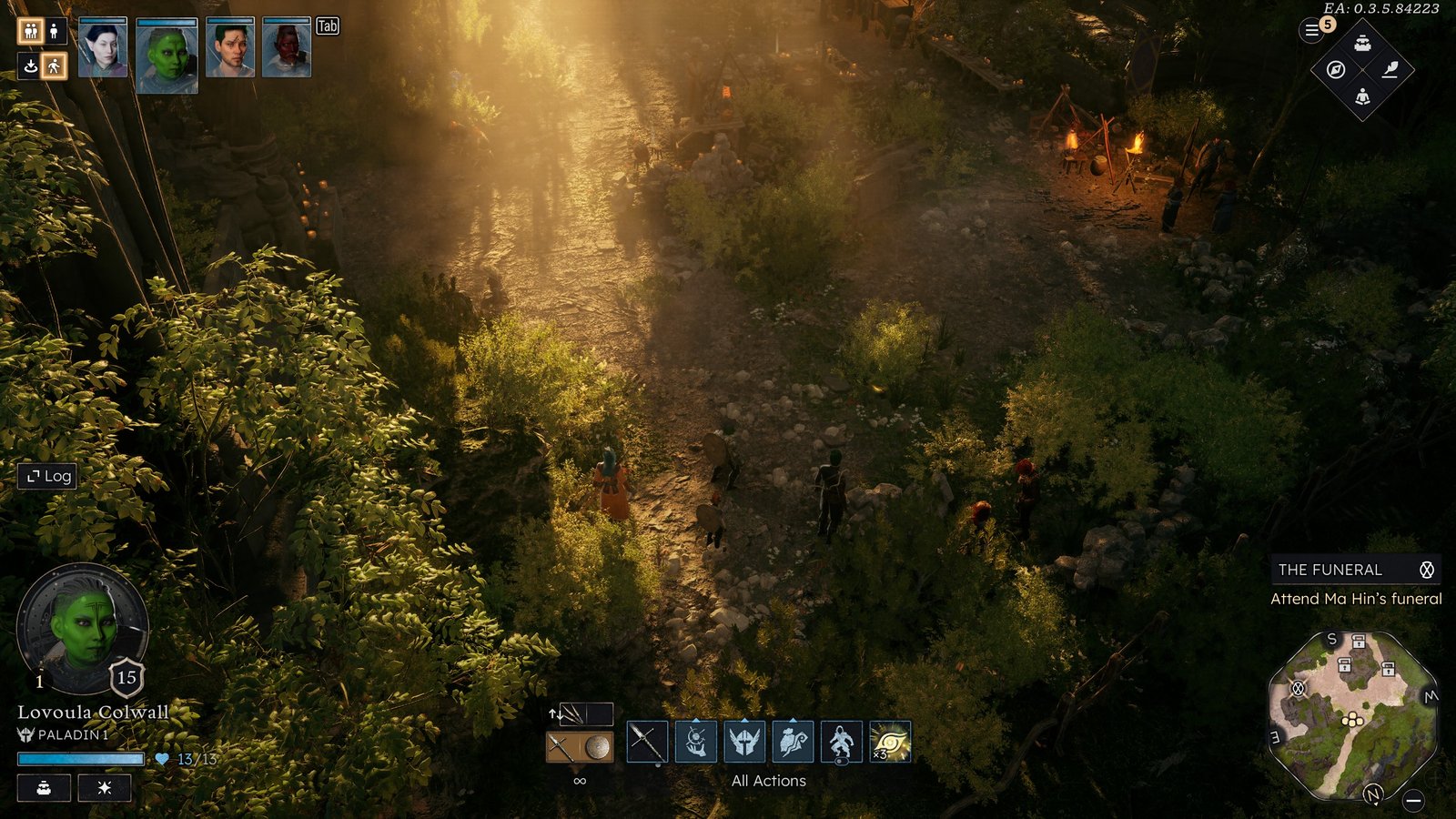Open the hamburger menu with 5 notifications
The width and height of the screenshot is (1456, 819).
tap(1312, 31)
